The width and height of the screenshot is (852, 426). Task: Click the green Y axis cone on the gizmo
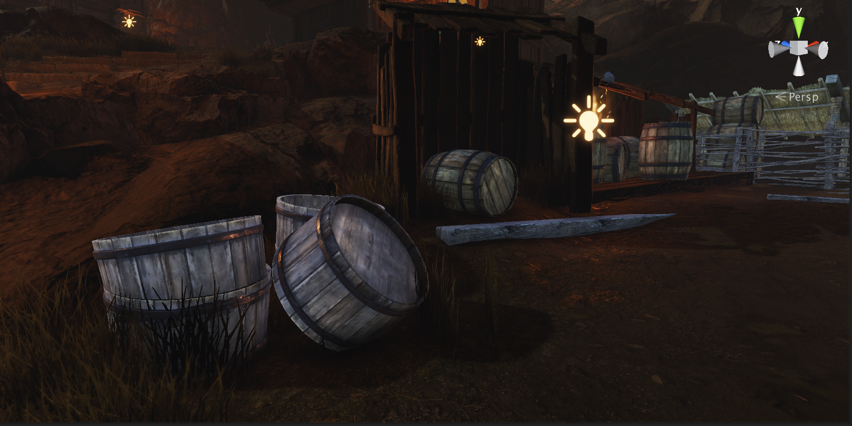click(798, 28)
